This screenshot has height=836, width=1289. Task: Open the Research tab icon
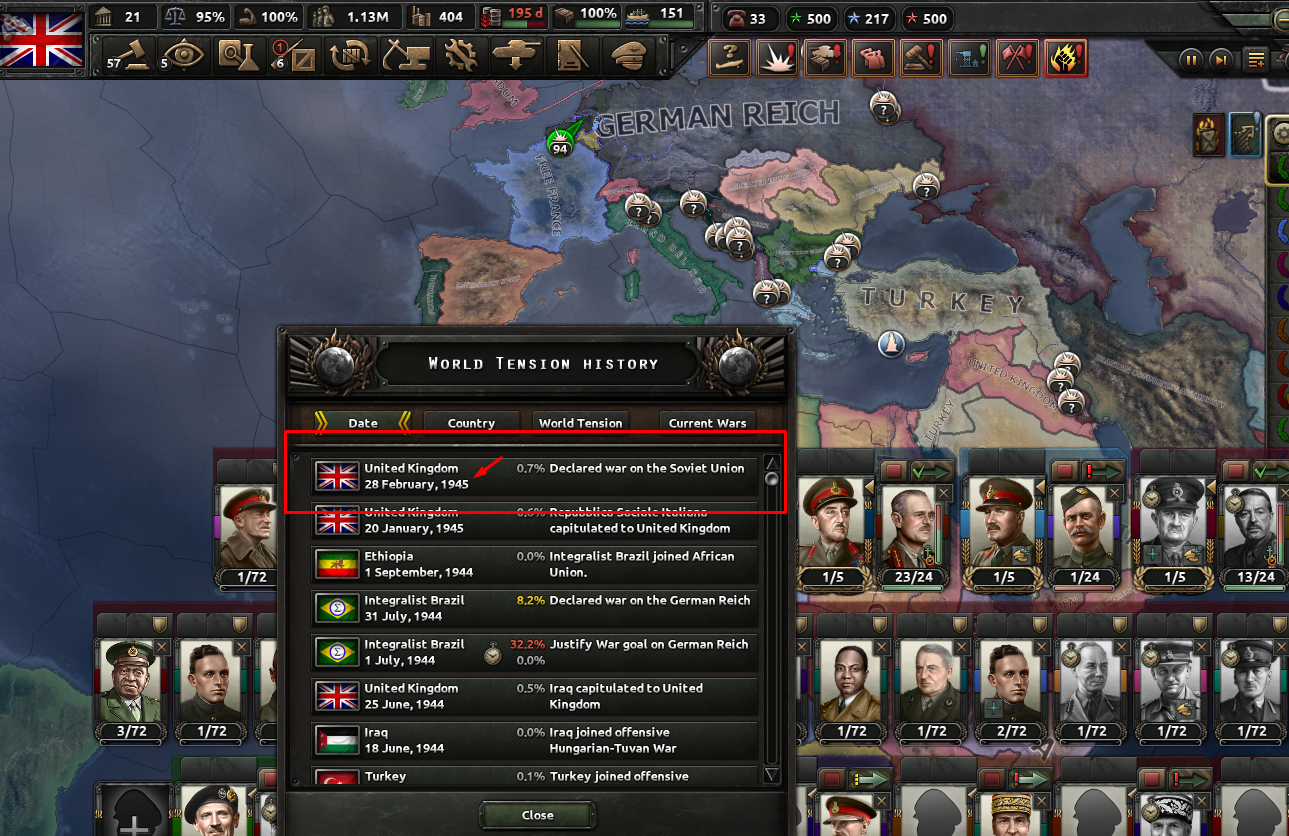click(x=237, y=57)
